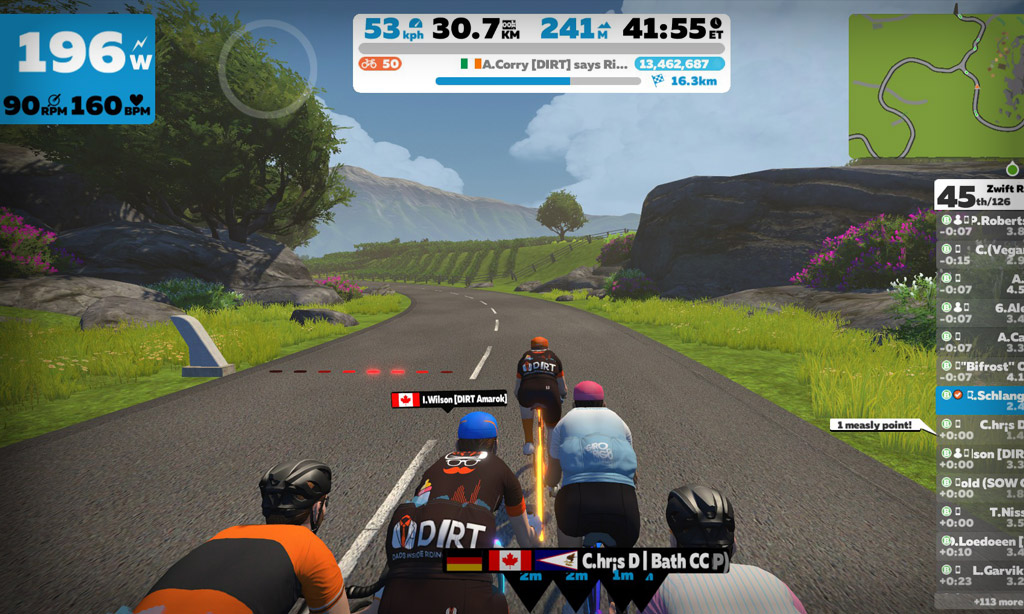
Task: Click the empty power-up ring
Action: [x=267, y=69]
